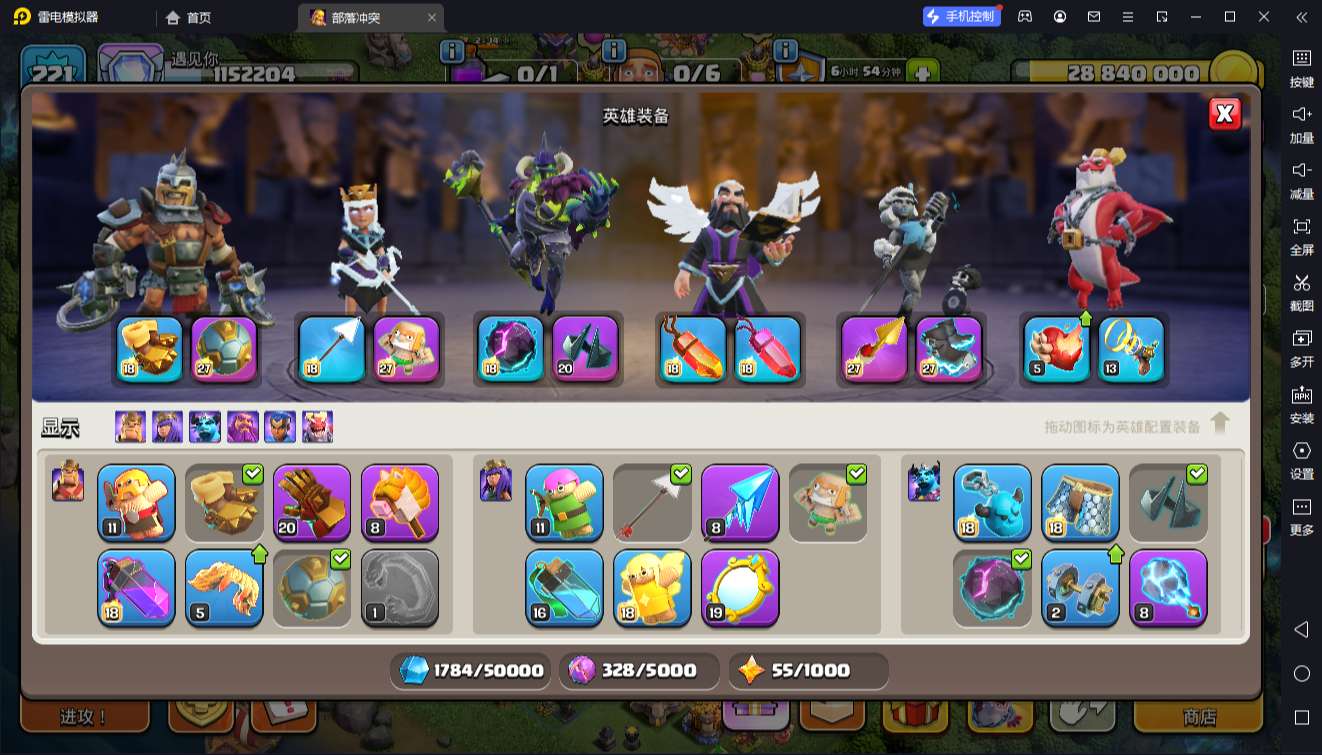Select the golden Magic Mirror equipment

740,587
